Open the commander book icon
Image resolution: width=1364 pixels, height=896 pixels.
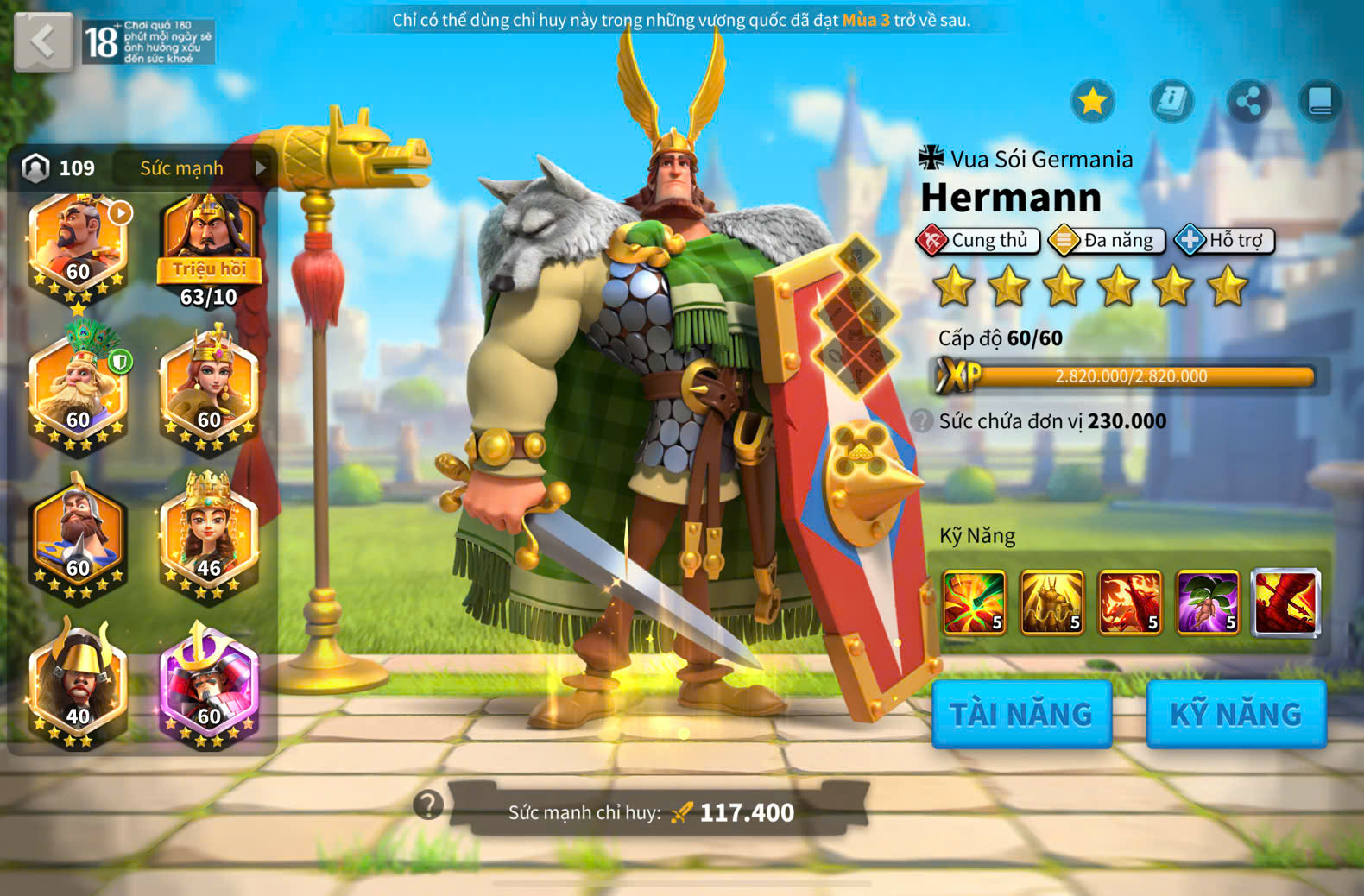(x=1320, y=101)
